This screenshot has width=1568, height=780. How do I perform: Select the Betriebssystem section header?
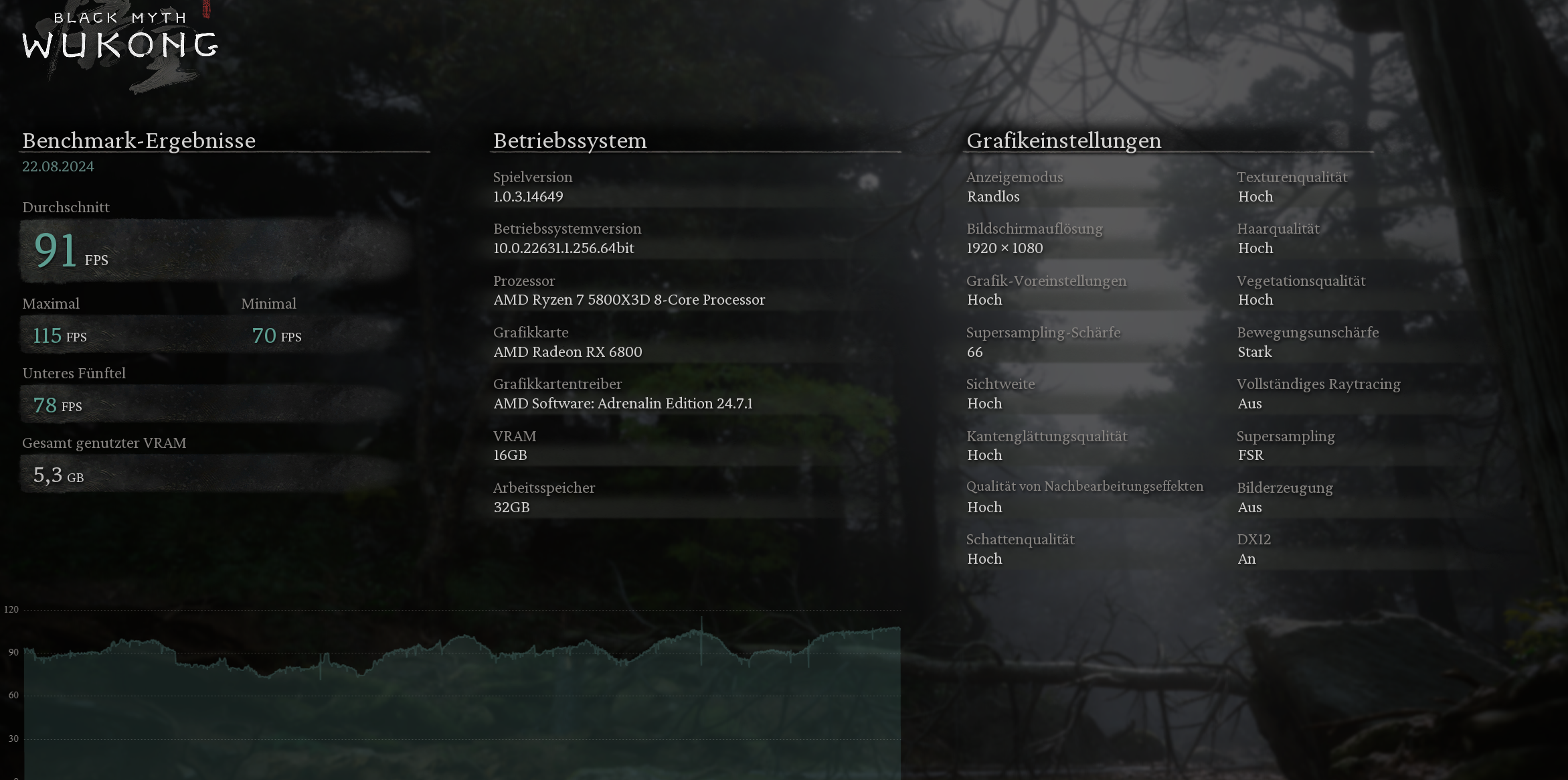click(x=570, y=141)
